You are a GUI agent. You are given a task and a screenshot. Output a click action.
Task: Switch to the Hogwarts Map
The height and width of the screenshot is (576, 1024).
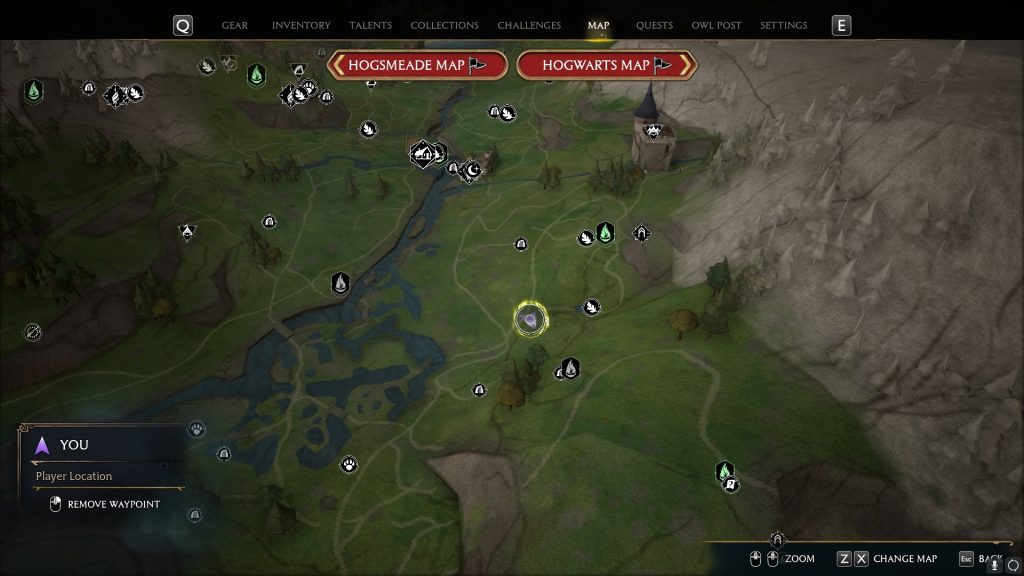606,65
